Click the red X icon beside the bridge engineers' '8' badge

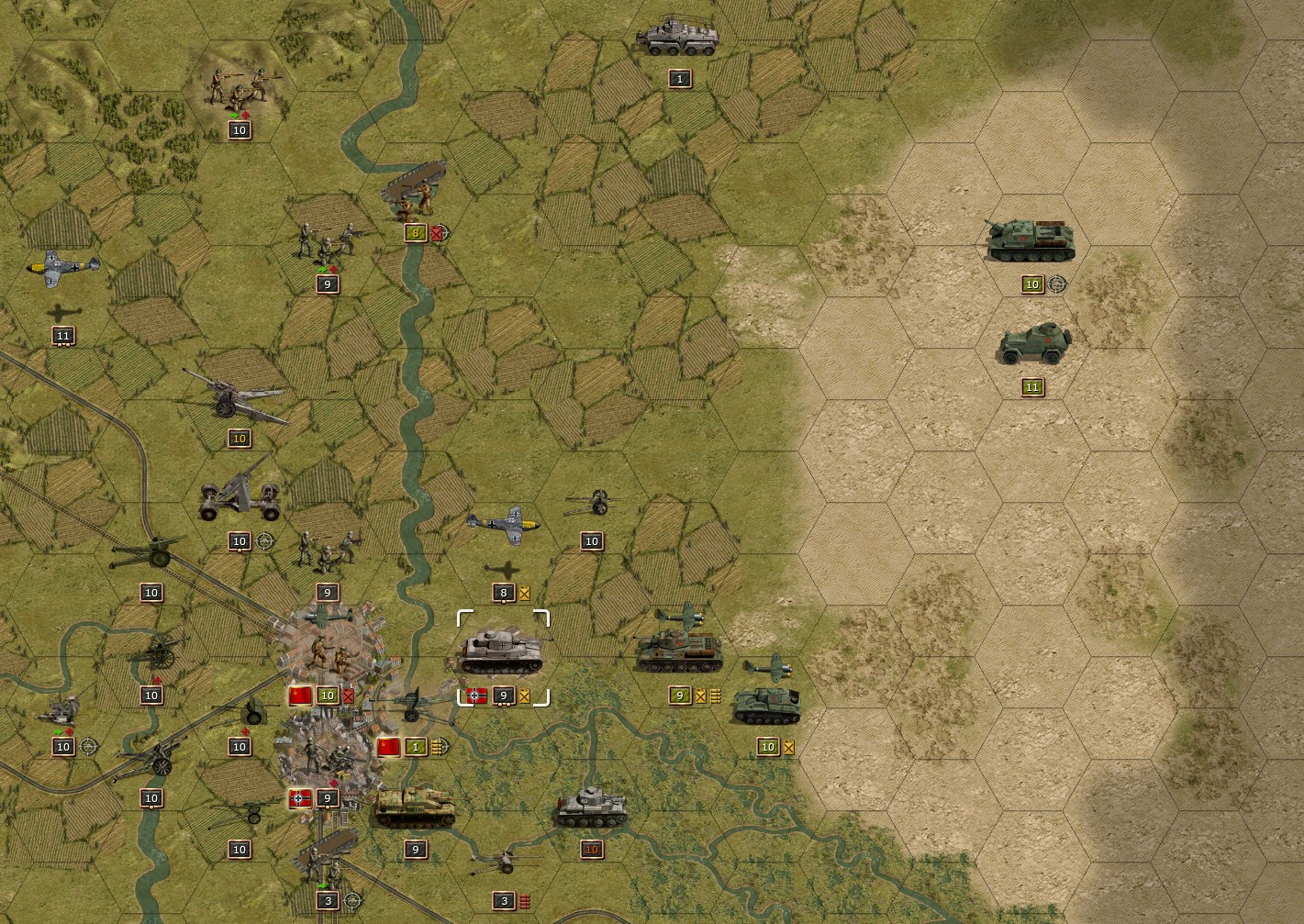[x=439, y=233]
